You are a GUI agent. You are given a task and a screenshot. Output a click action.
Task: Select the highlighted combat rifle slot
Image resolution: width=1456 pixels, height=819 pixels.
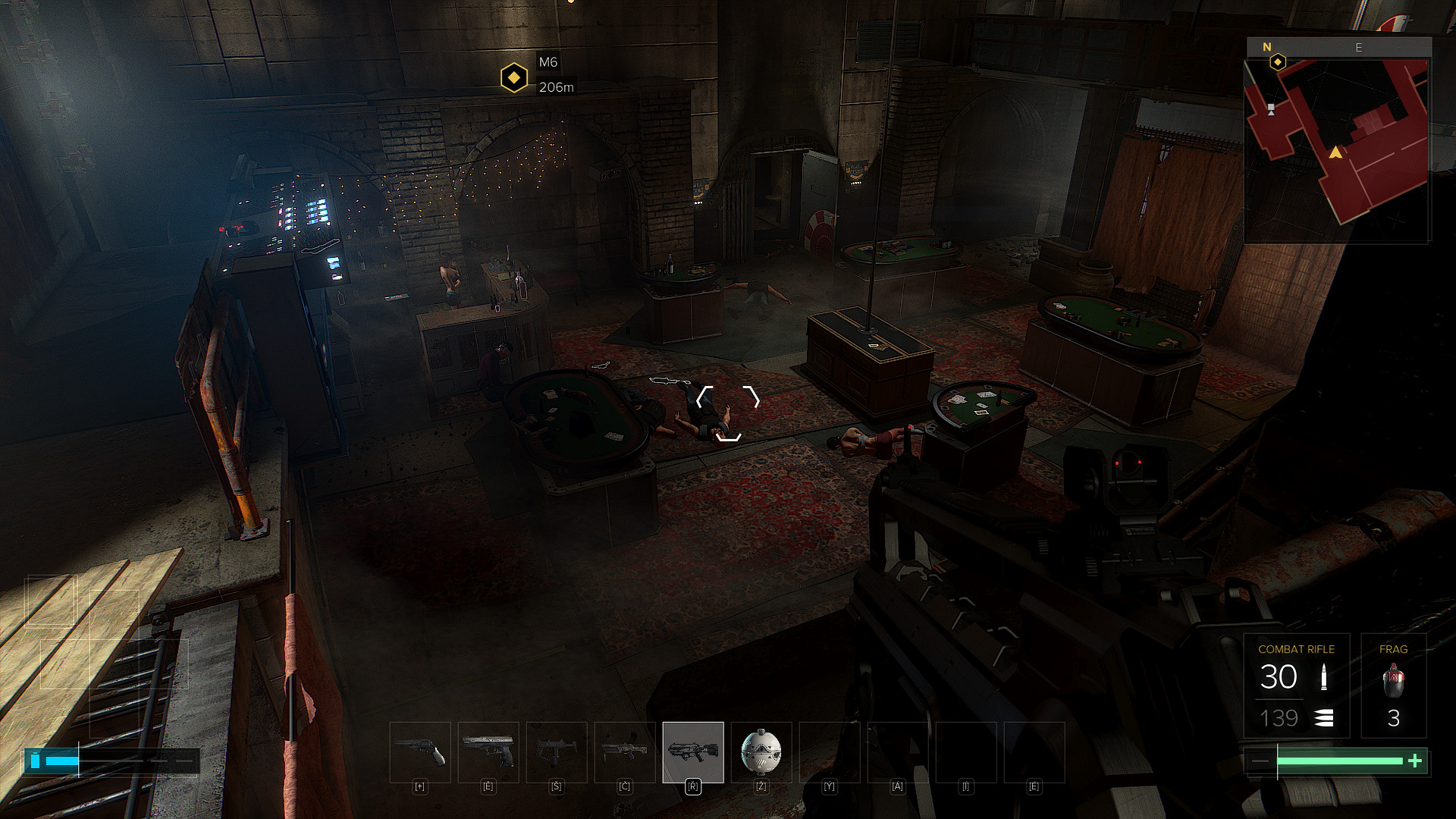[x=693, y=752]
